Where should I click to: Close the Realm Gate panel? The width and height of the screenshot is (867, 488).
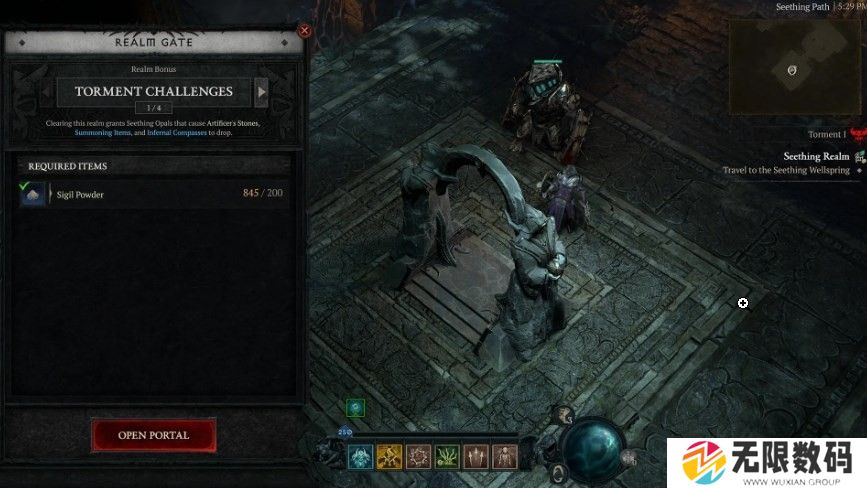point(305,31)
